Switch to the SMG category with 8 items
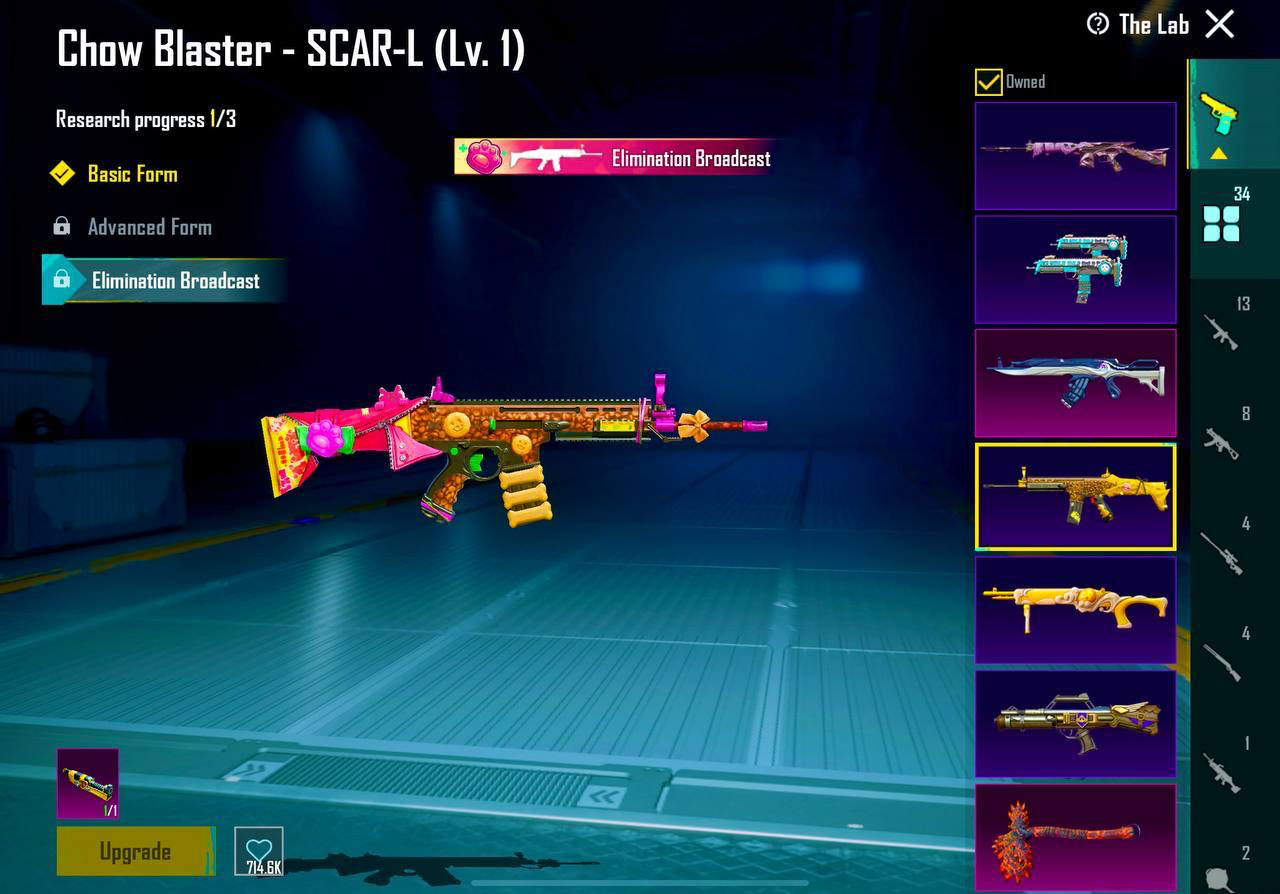The height and width of the screenshot is (894, 1280). click(1222, 438)
